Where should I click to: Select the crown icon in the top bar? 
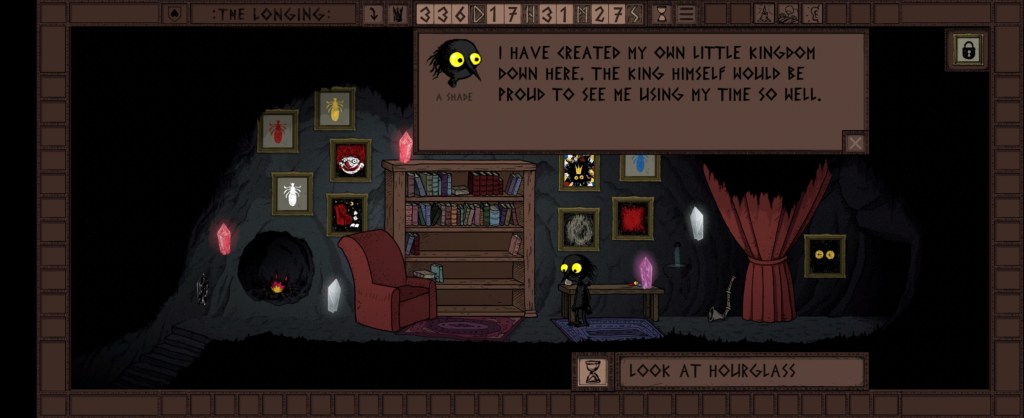click(x=397, y=14)
